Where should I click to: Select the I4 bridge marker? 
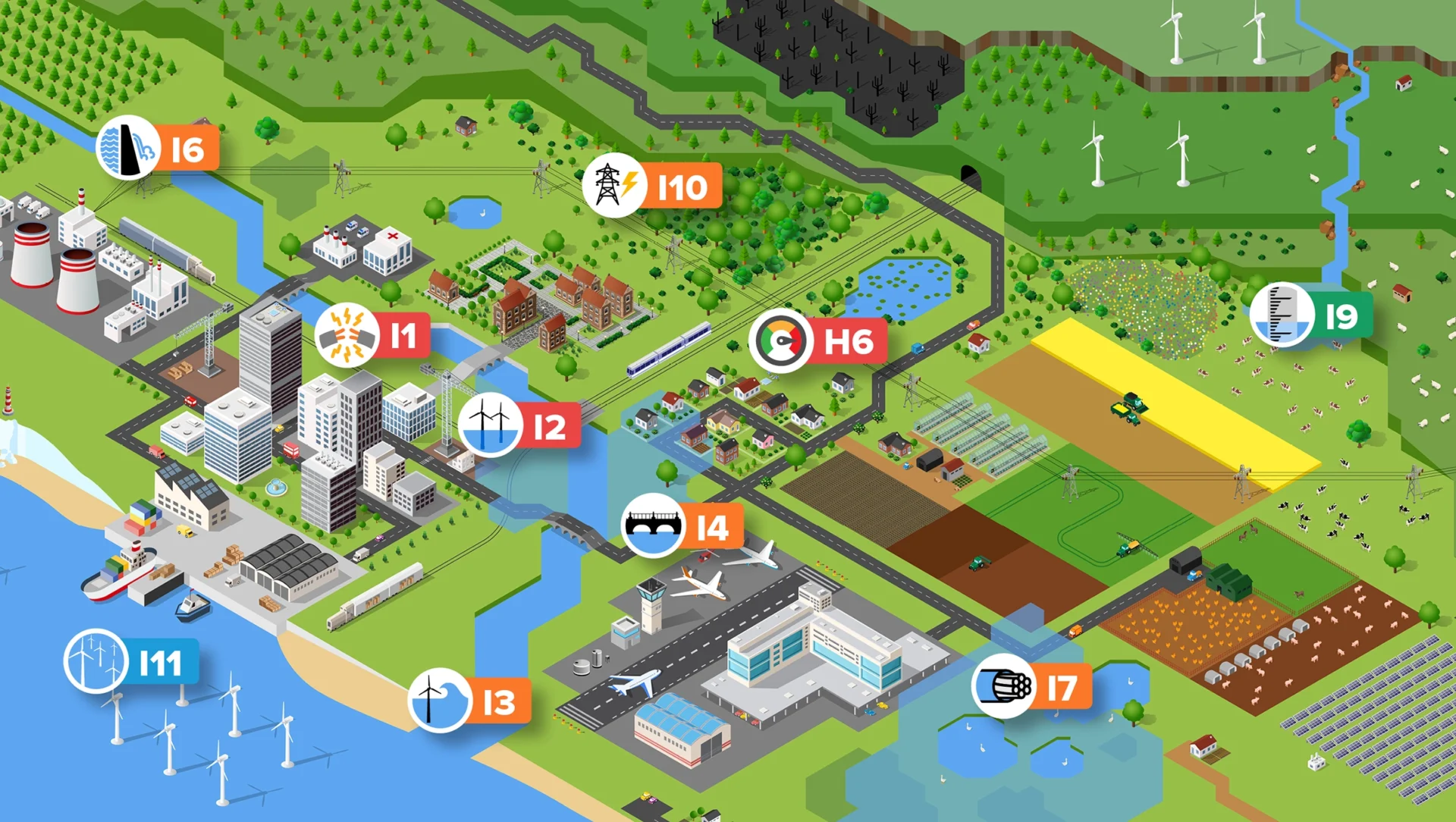click(x=652, y=526)
